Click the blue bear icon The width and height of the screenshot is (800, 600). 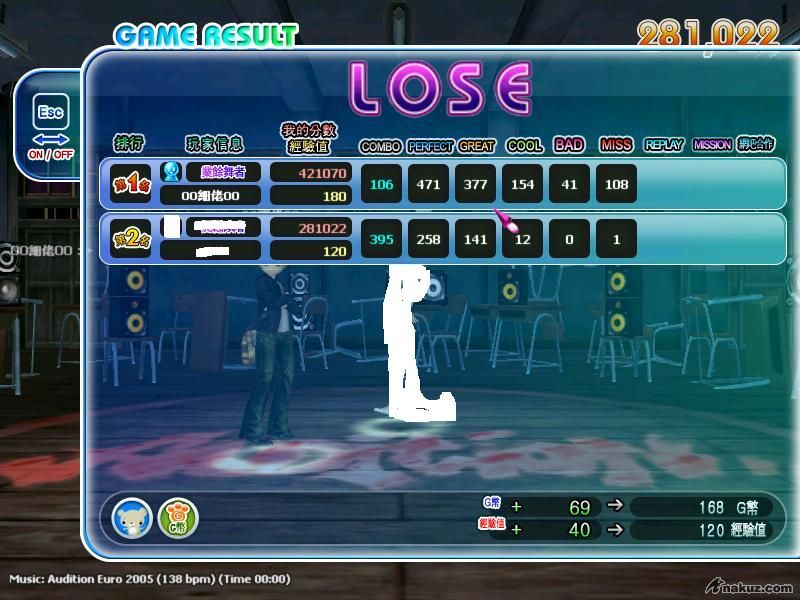tap(132, 518)
